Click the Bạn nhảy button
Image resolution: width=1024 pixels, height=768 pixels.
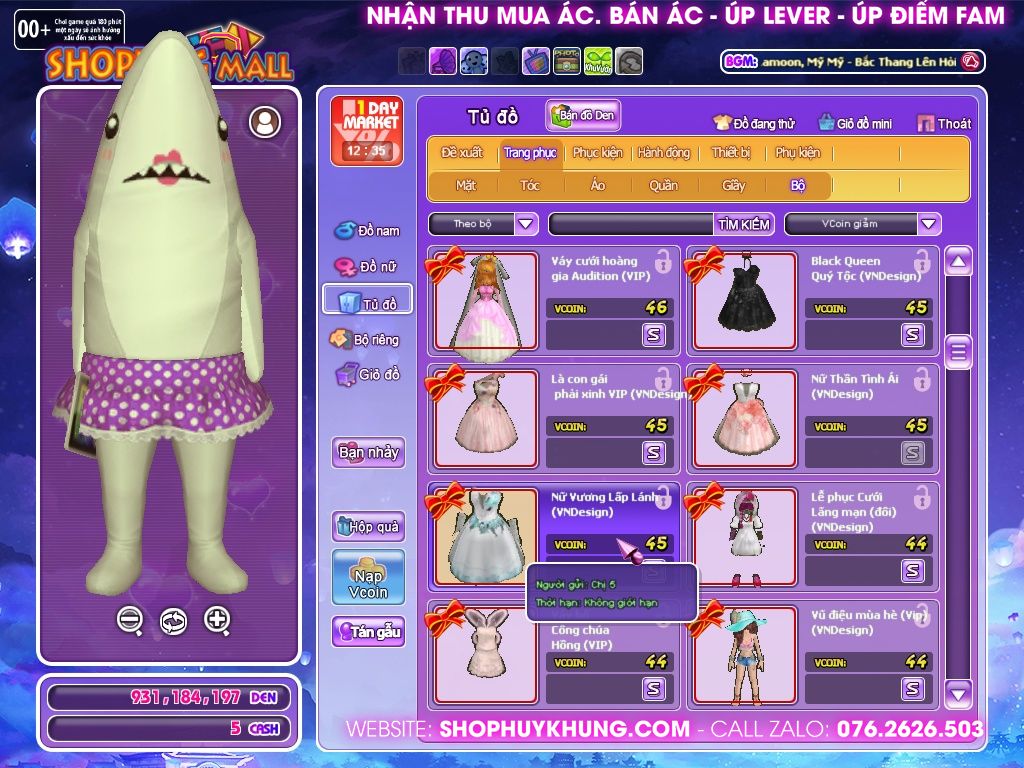(368, 452)
